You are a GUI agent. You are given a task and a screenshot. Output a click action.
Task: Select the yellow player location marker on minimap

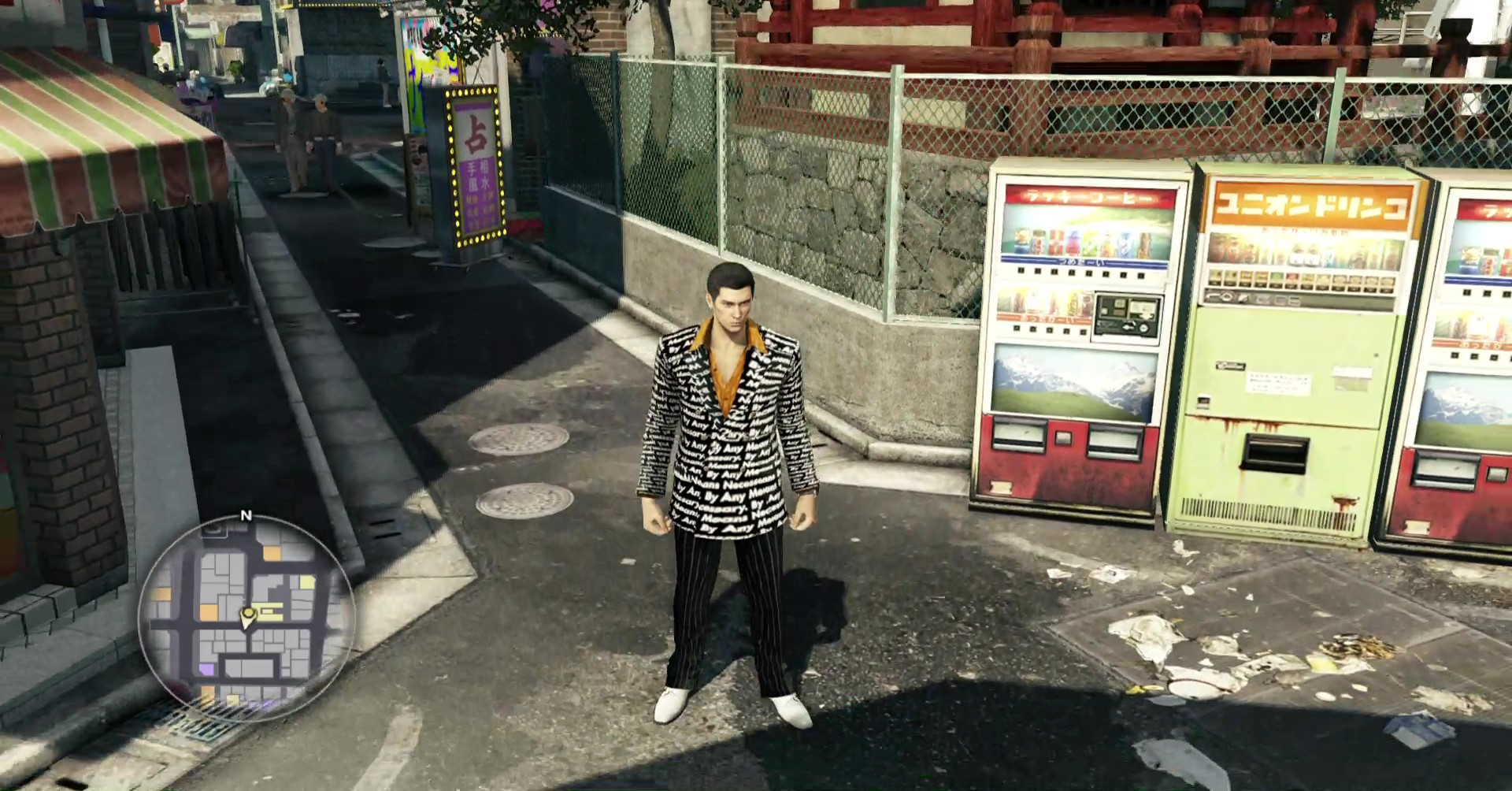[247, 615]
